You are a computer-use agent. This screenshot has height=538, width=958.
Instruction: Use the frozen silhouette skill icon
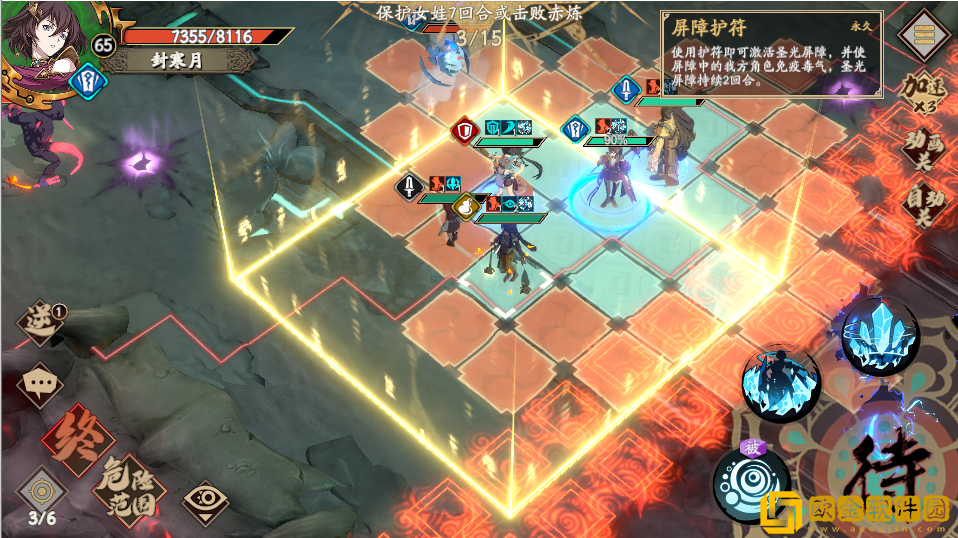tap(780, 383)
